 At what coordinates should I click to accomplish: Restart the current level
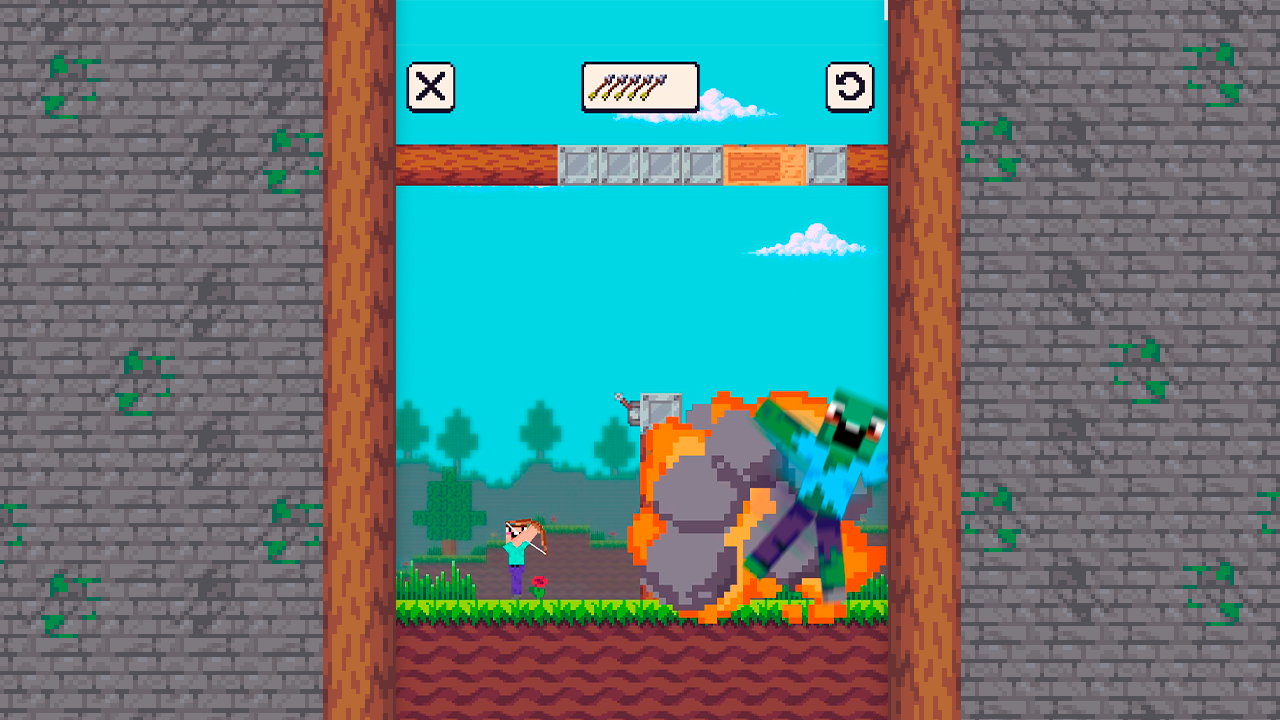(848, 87)
